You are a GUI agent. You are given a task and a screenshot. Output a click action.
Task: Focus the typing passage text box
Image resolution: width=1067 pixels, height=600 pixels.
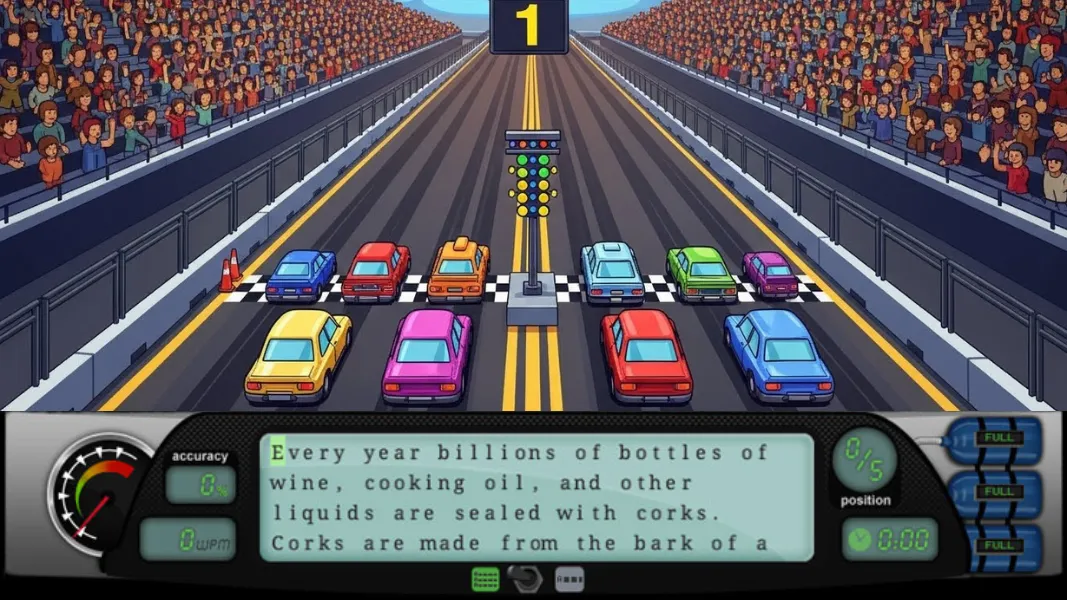[x=537, y=497]
